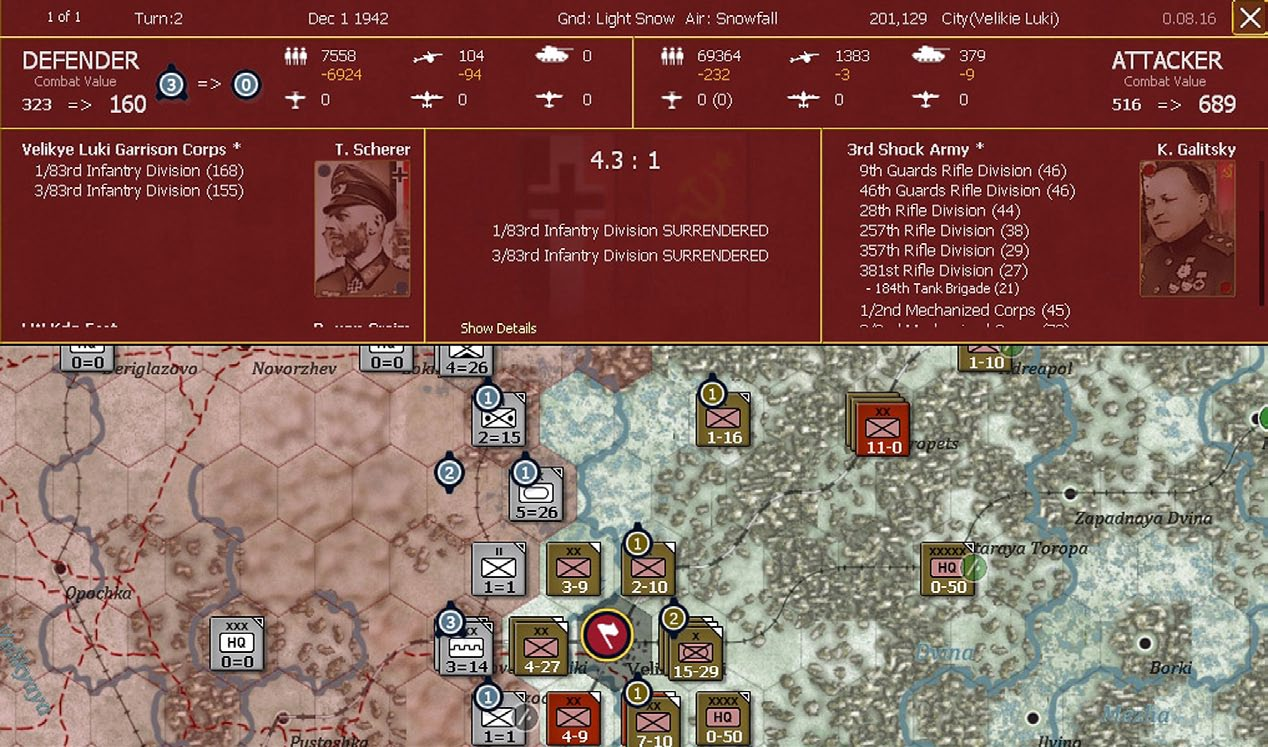Select the XXX HQ 0=0 counter
This screenshot has width=1268, height=747.
pyautogui.click(x=237, y=643)
